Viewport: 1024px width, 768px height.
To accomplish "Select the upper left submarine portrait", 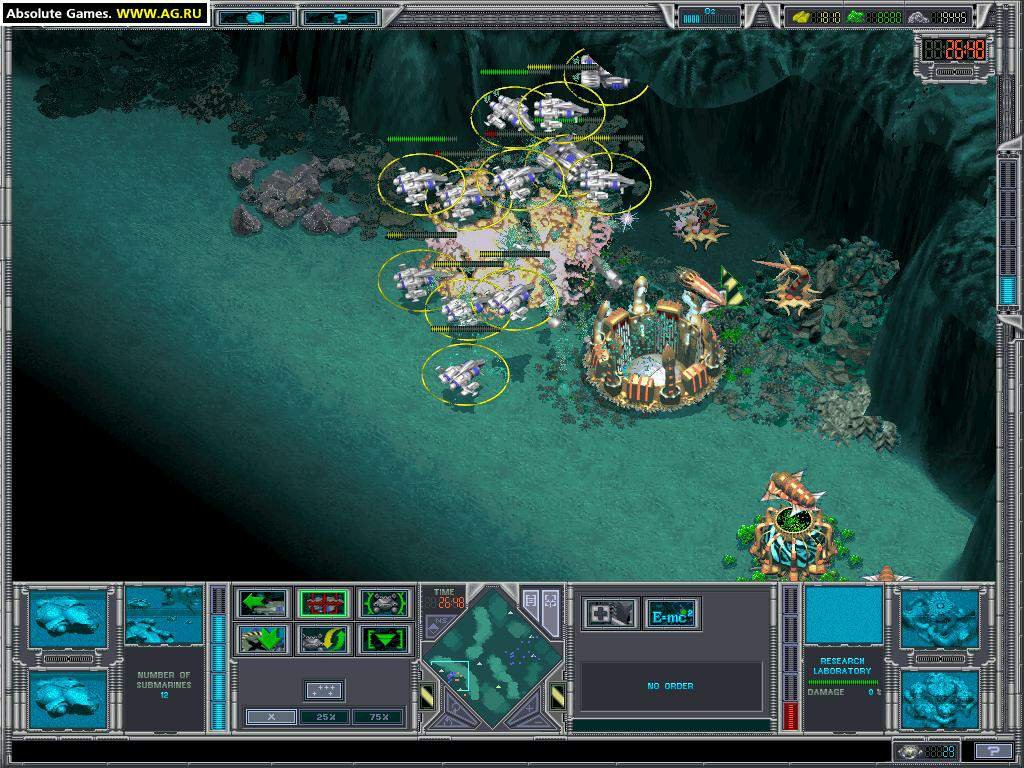I will pos(67,618).
